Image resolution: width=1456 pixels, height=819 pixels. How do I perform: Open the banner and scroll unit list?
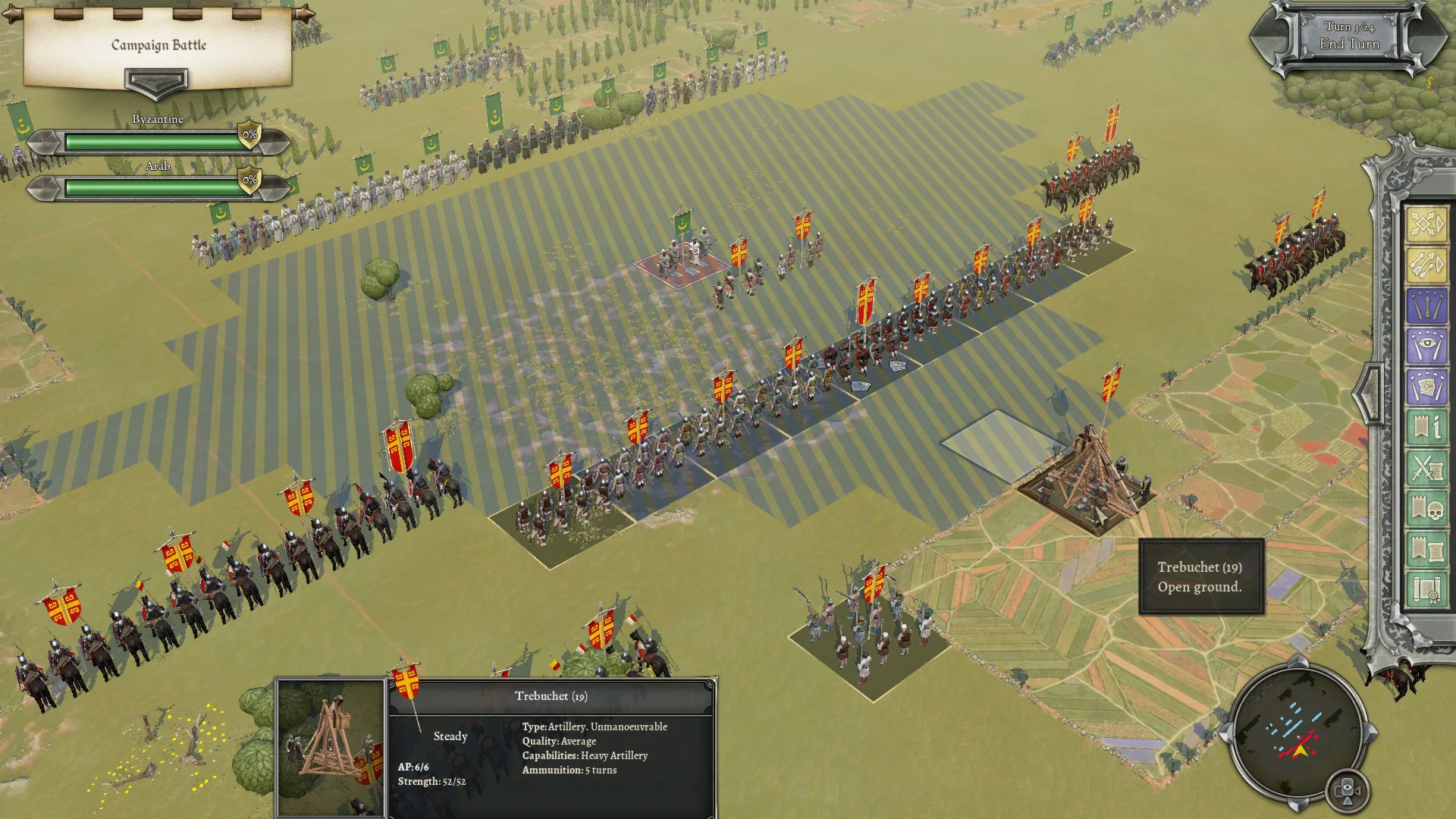1426,550
